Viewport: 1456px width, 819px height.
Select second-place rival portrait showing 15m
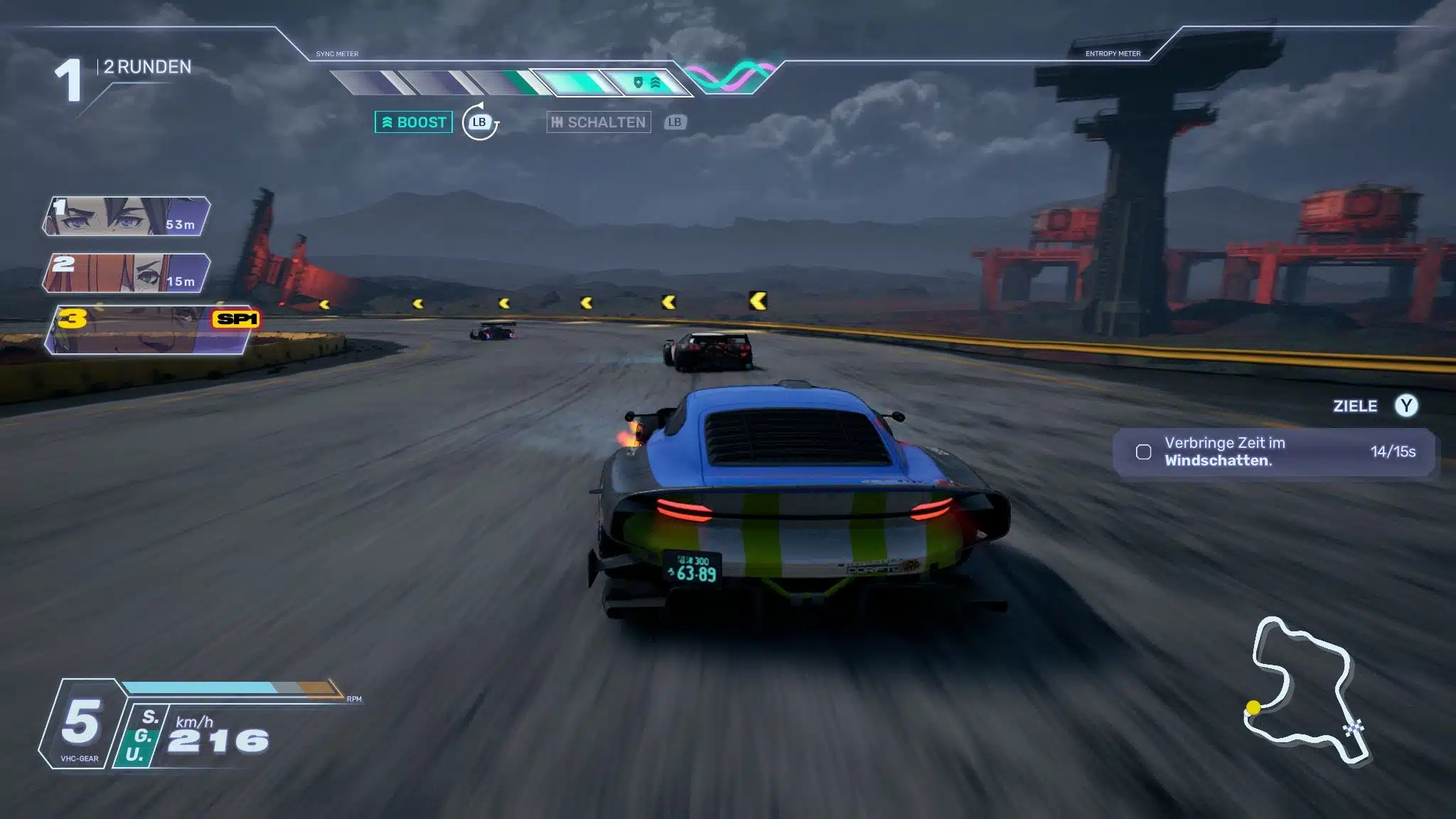click(x=127, y=274)
